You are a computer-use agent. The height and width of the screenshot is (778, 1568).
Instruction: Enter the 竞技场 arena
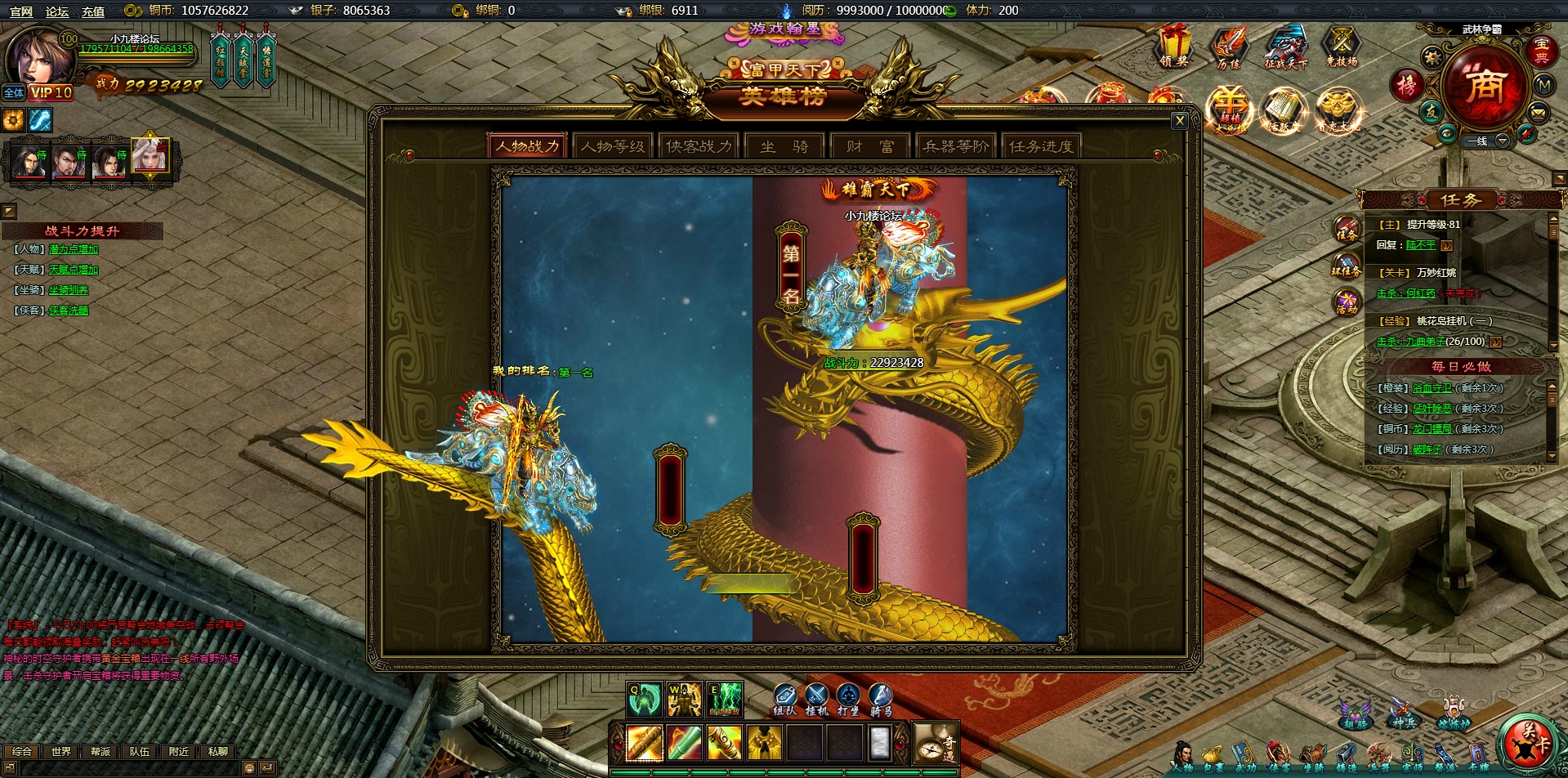[1341, 45]
